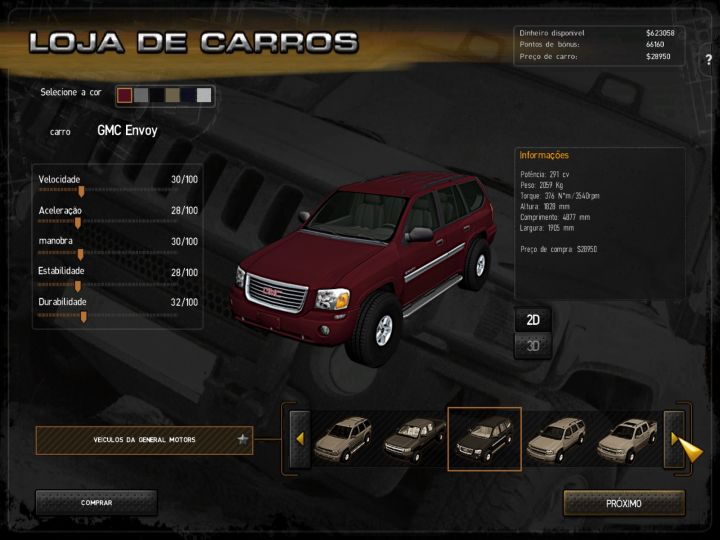720x540 pixels.
Task: Switch to the 2D view
Action: click(534, 320)
